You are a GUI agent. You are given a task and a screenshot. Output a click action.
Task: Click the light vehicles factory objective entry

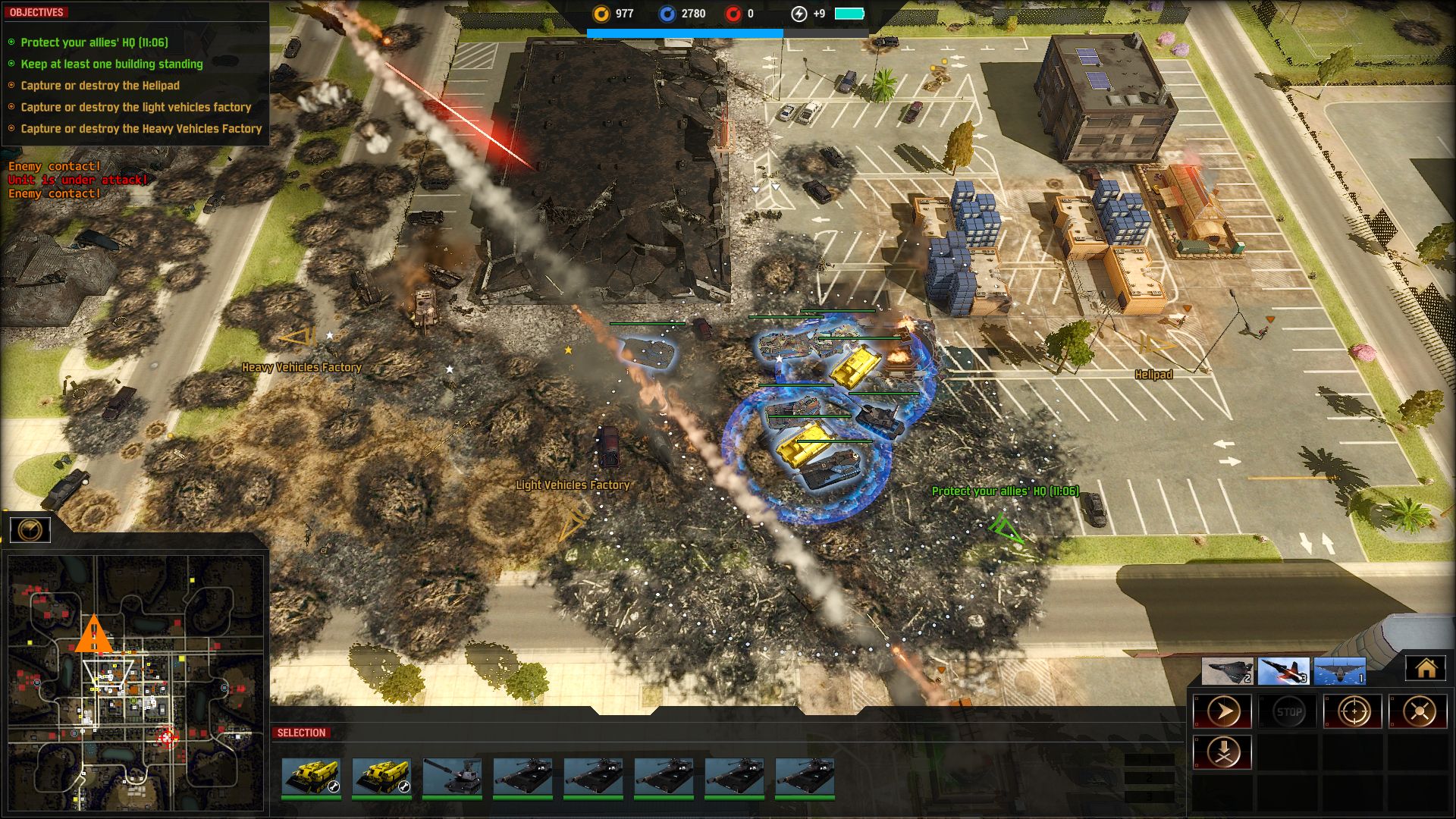point(136,108)
